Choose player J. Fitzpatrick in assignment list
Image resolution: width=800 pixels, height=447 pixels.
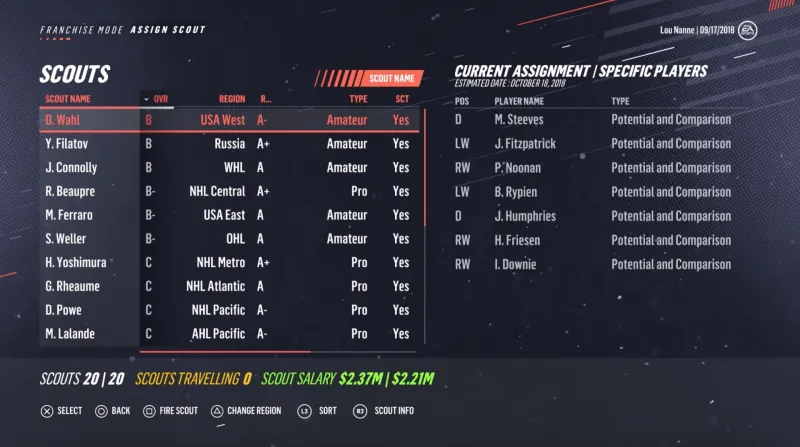[x=524, y=144]
